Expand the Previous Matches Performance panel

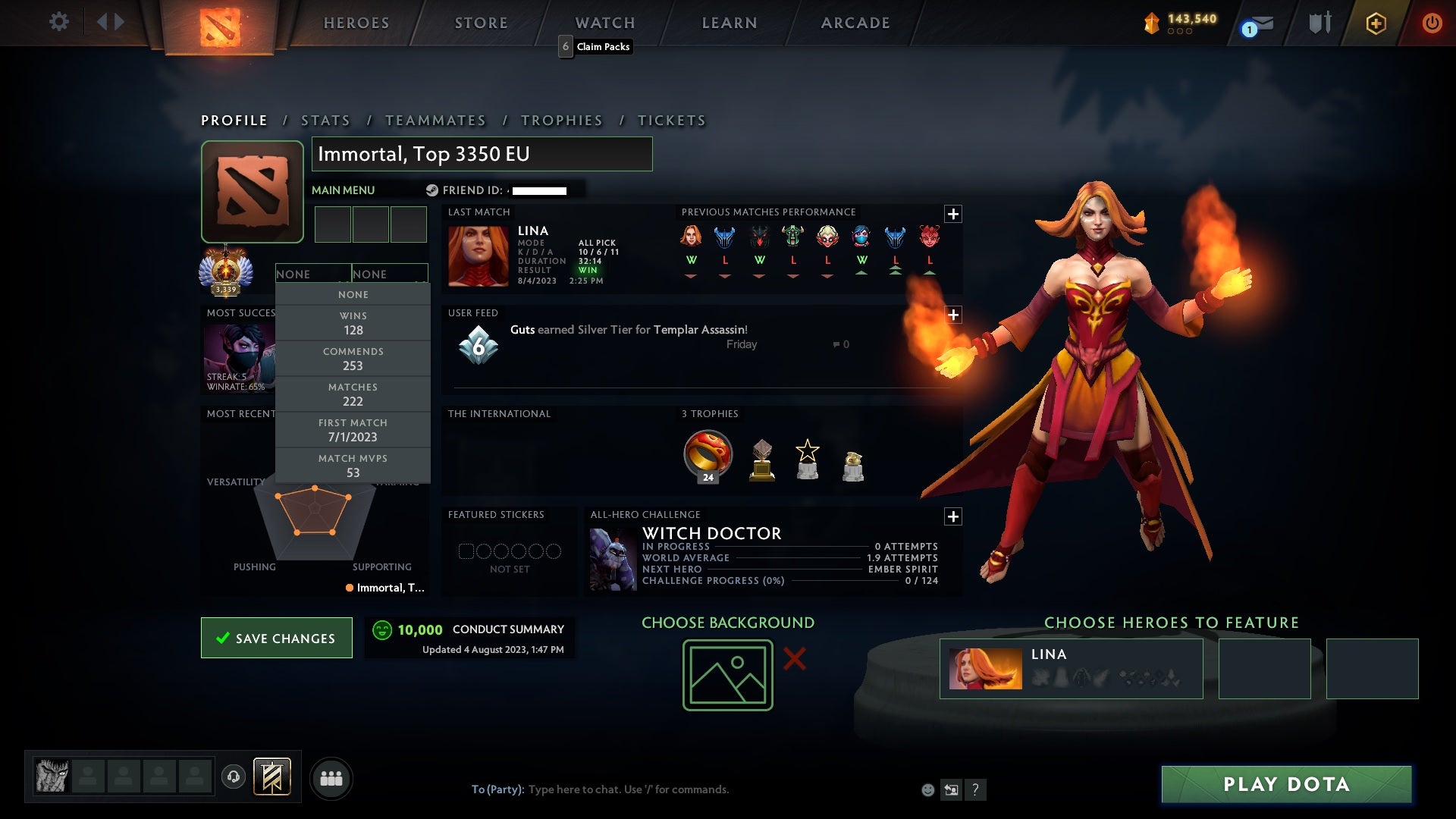pyautogui.click(x=954, y=214)
